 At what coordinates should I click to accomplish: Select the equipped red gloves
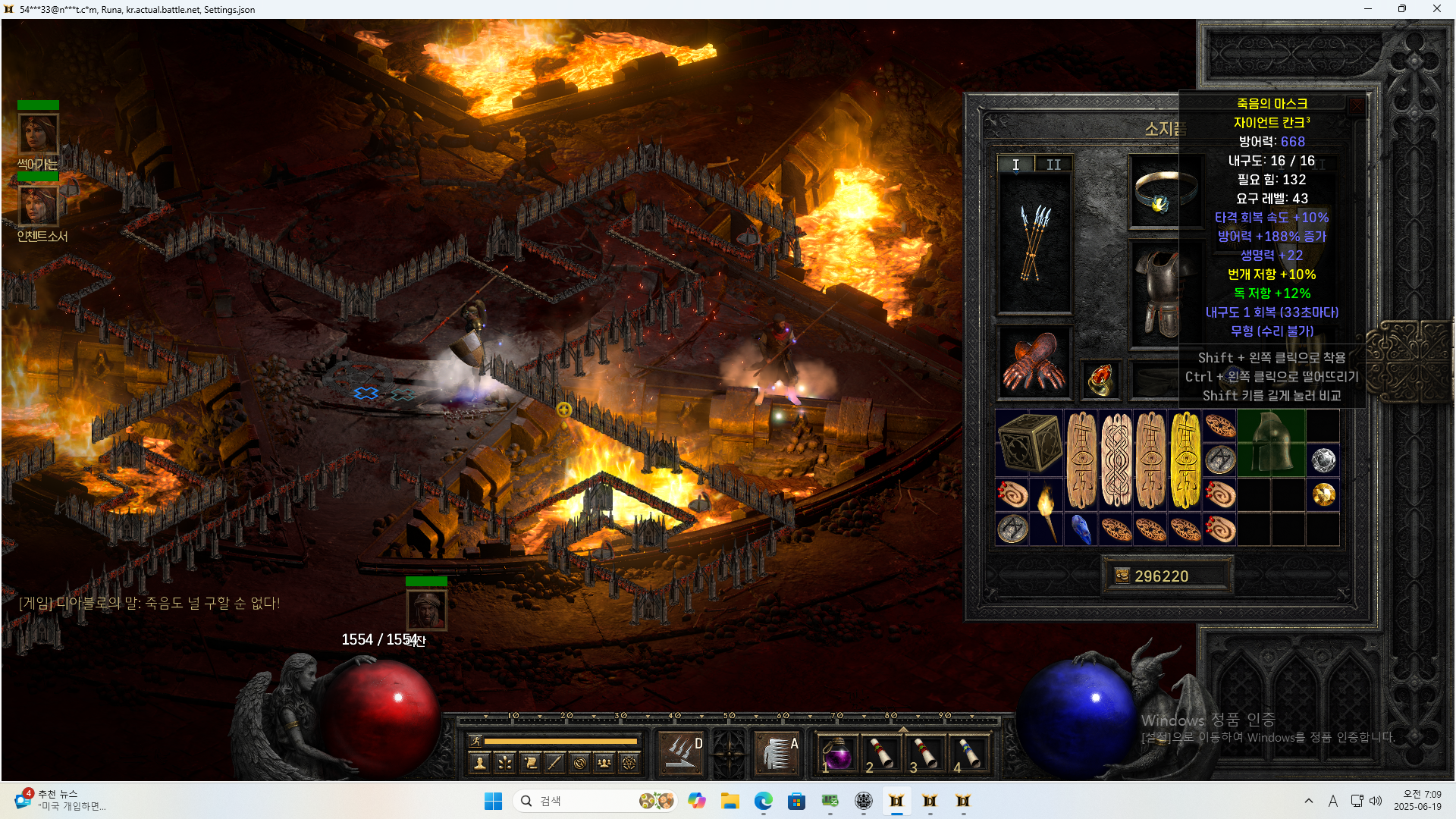pos(1034,363)
